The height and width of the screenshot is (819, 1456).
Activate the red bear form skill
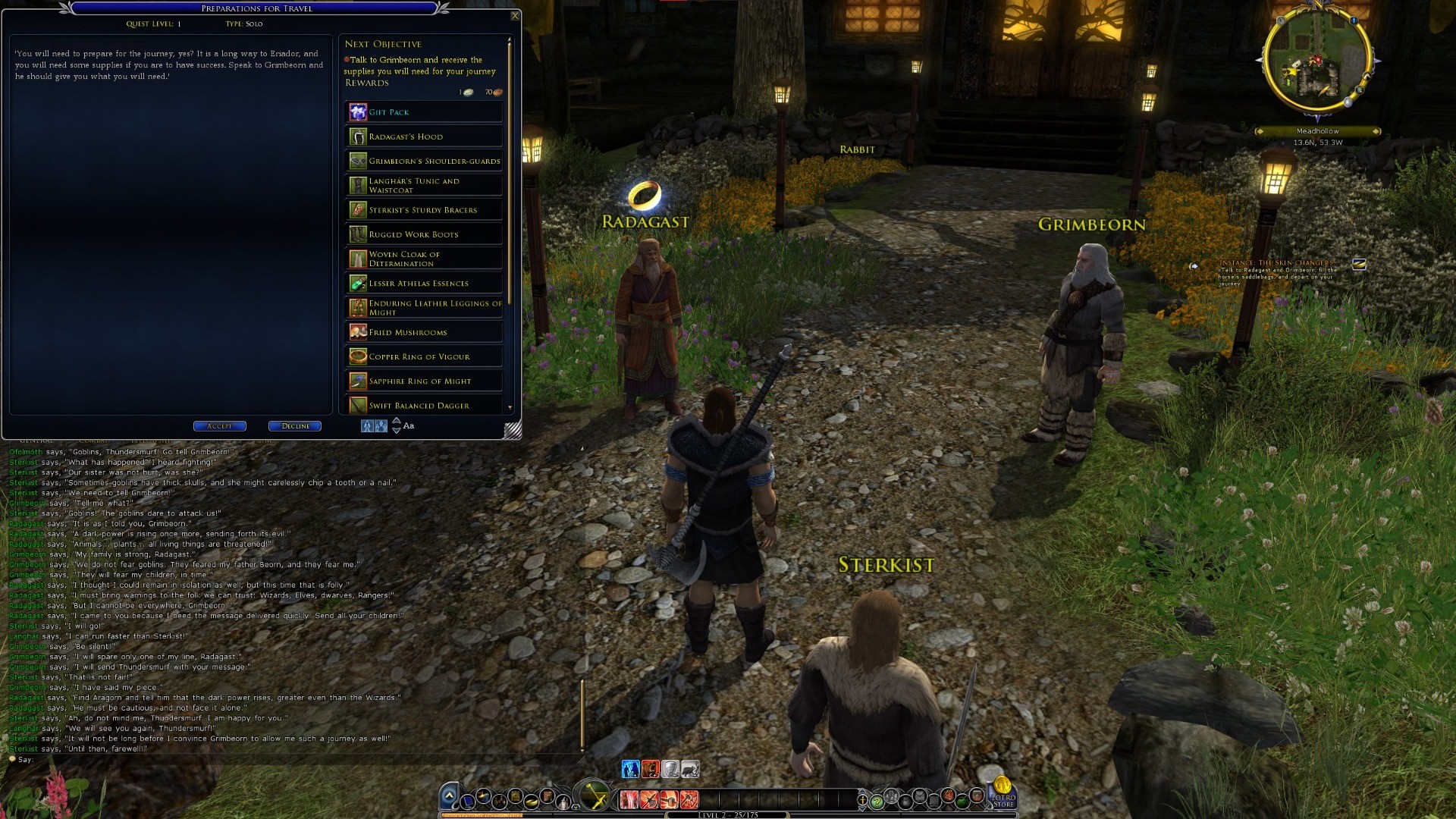point(651,769)
